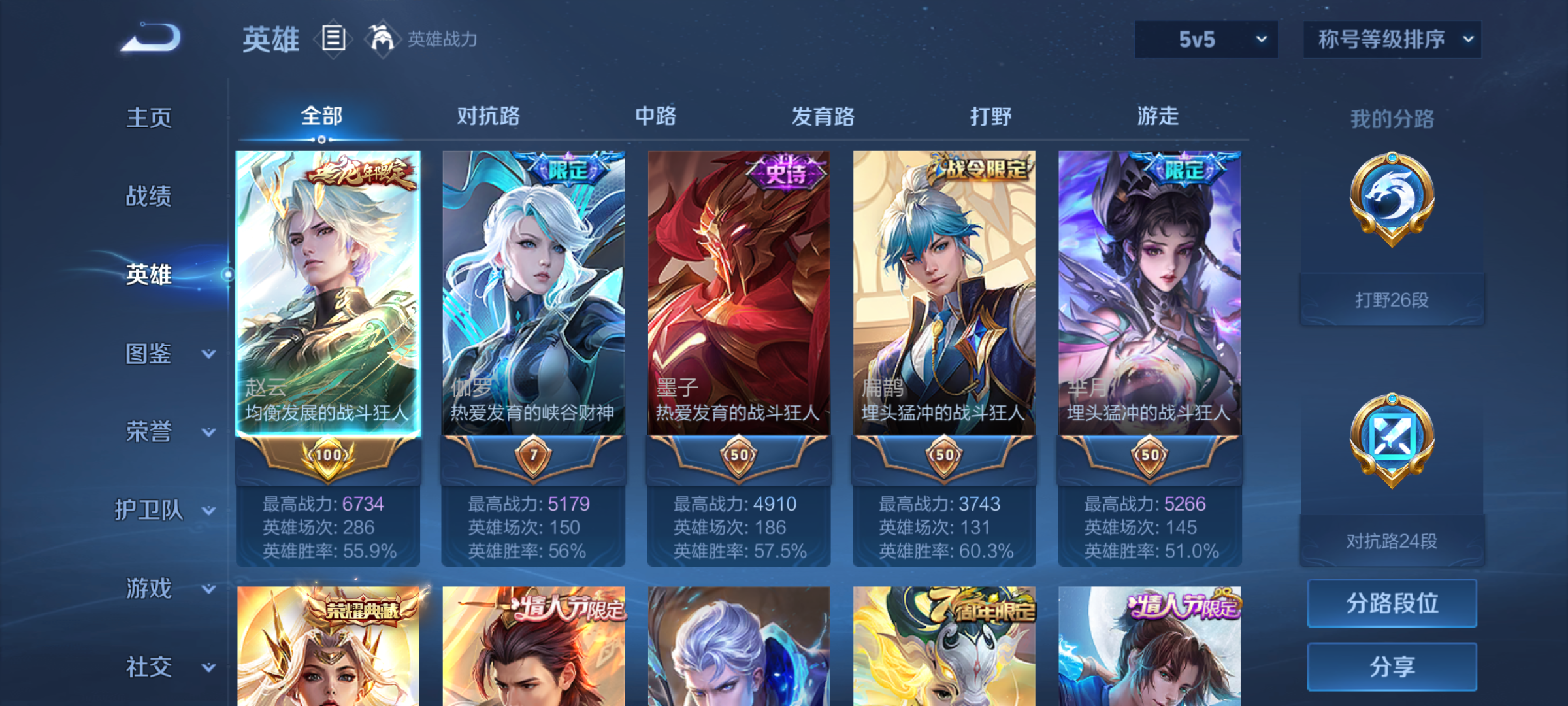
Task: Click the 分路段位 button
Action: coord(1392,603)
